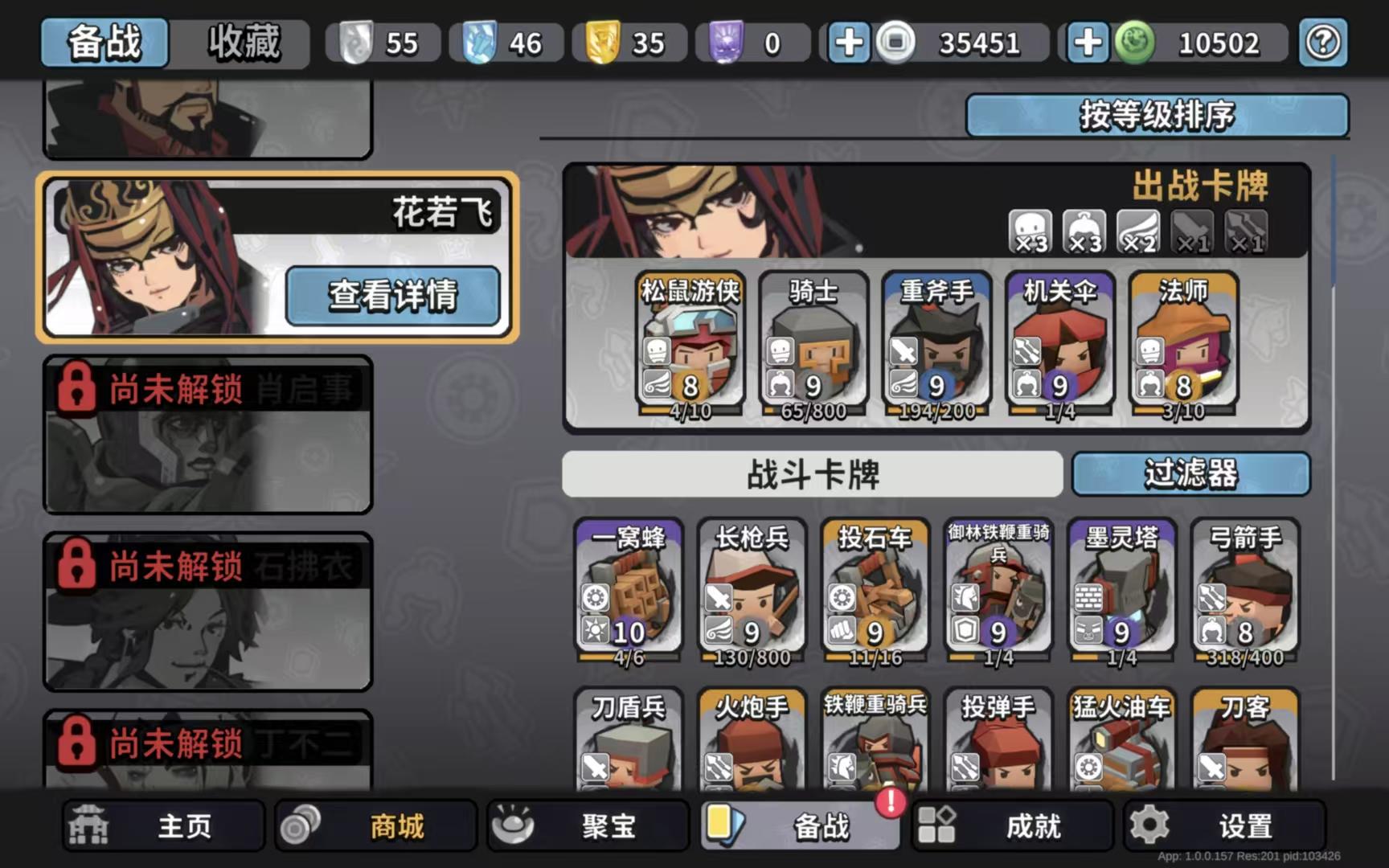Screen dimensions: 1389x868
Task: Select the 墨灵塔 card
Action: coord(1121,591)
